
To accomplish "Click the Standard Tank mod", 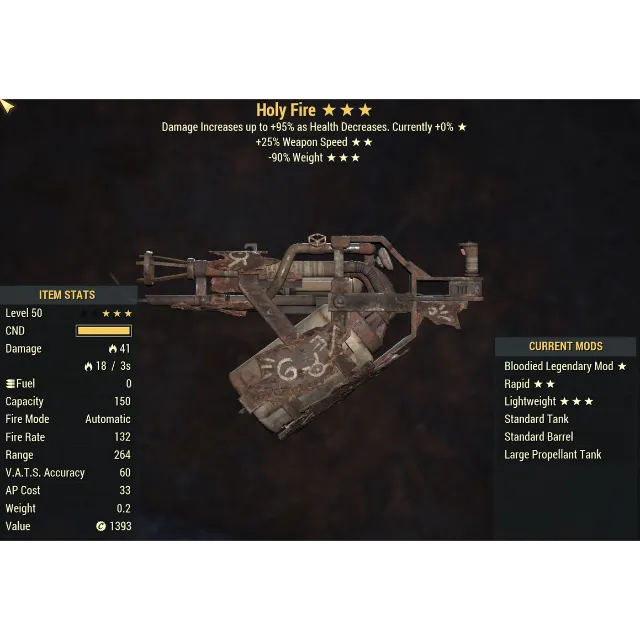I will point(536,419).
